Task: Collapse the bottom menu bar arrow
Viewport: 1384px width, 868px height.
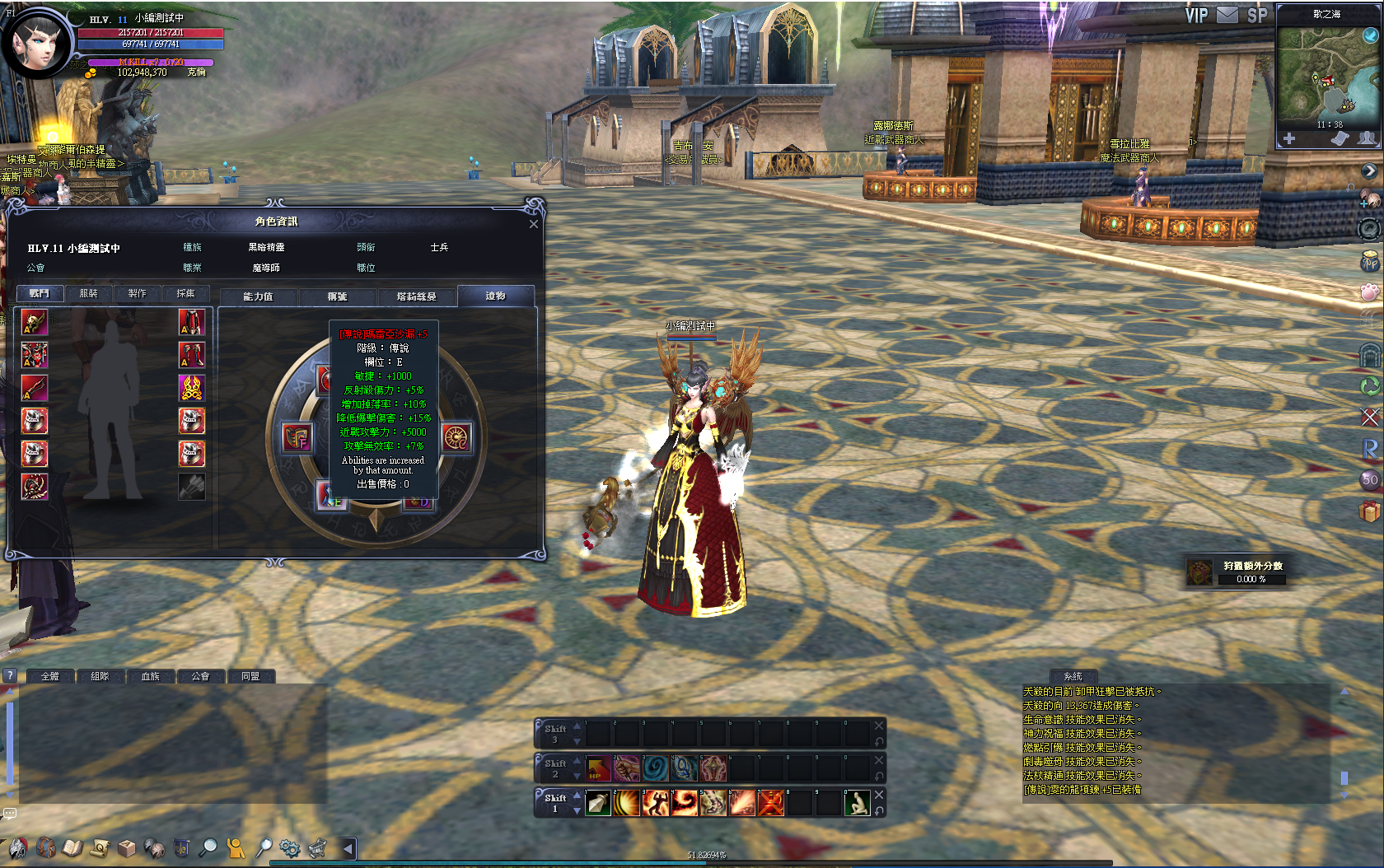Action: [348, 847]
